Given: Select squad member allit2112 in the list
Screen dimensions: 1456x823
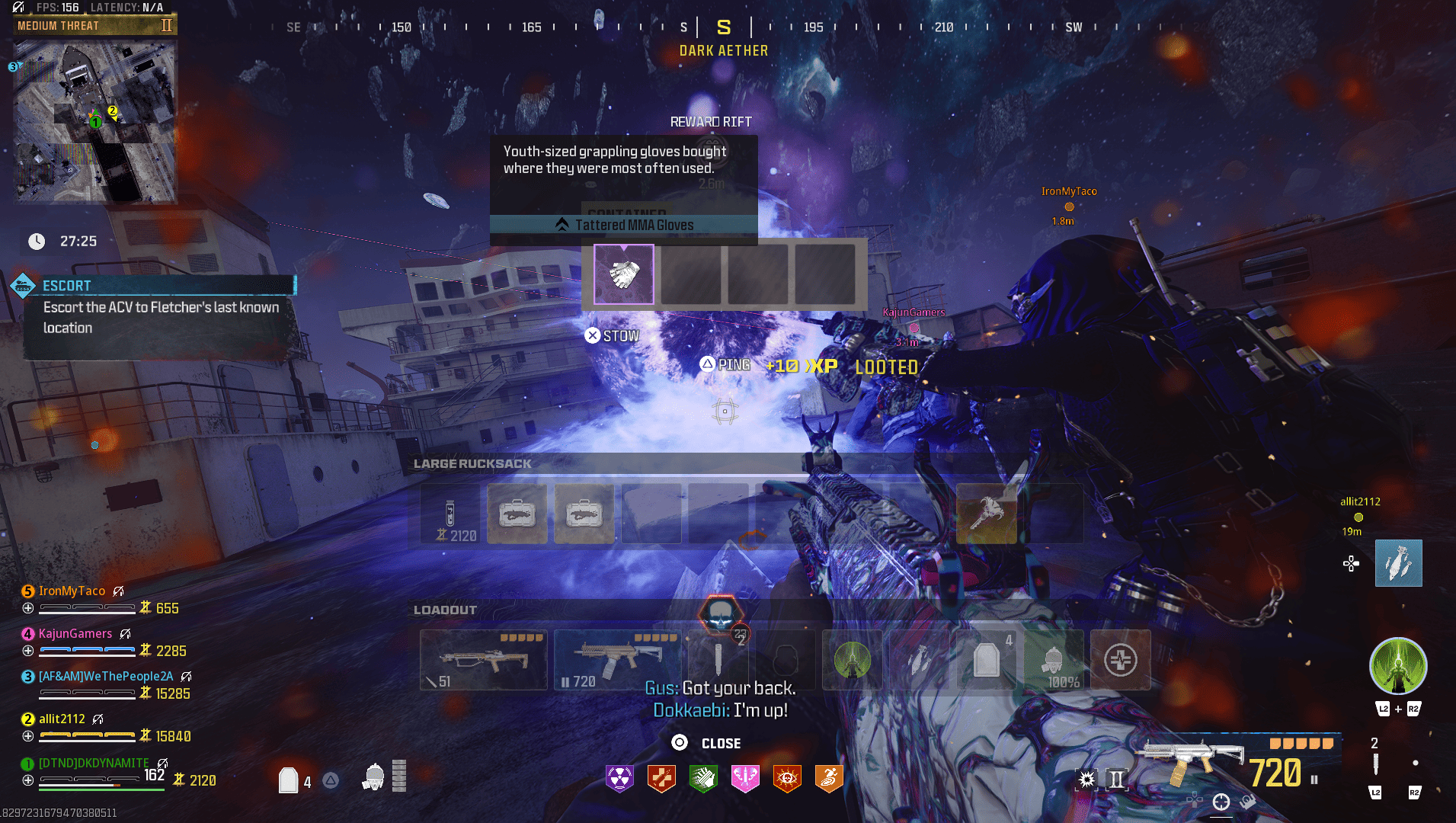Looking at the screenshot, I should (62, 719).
